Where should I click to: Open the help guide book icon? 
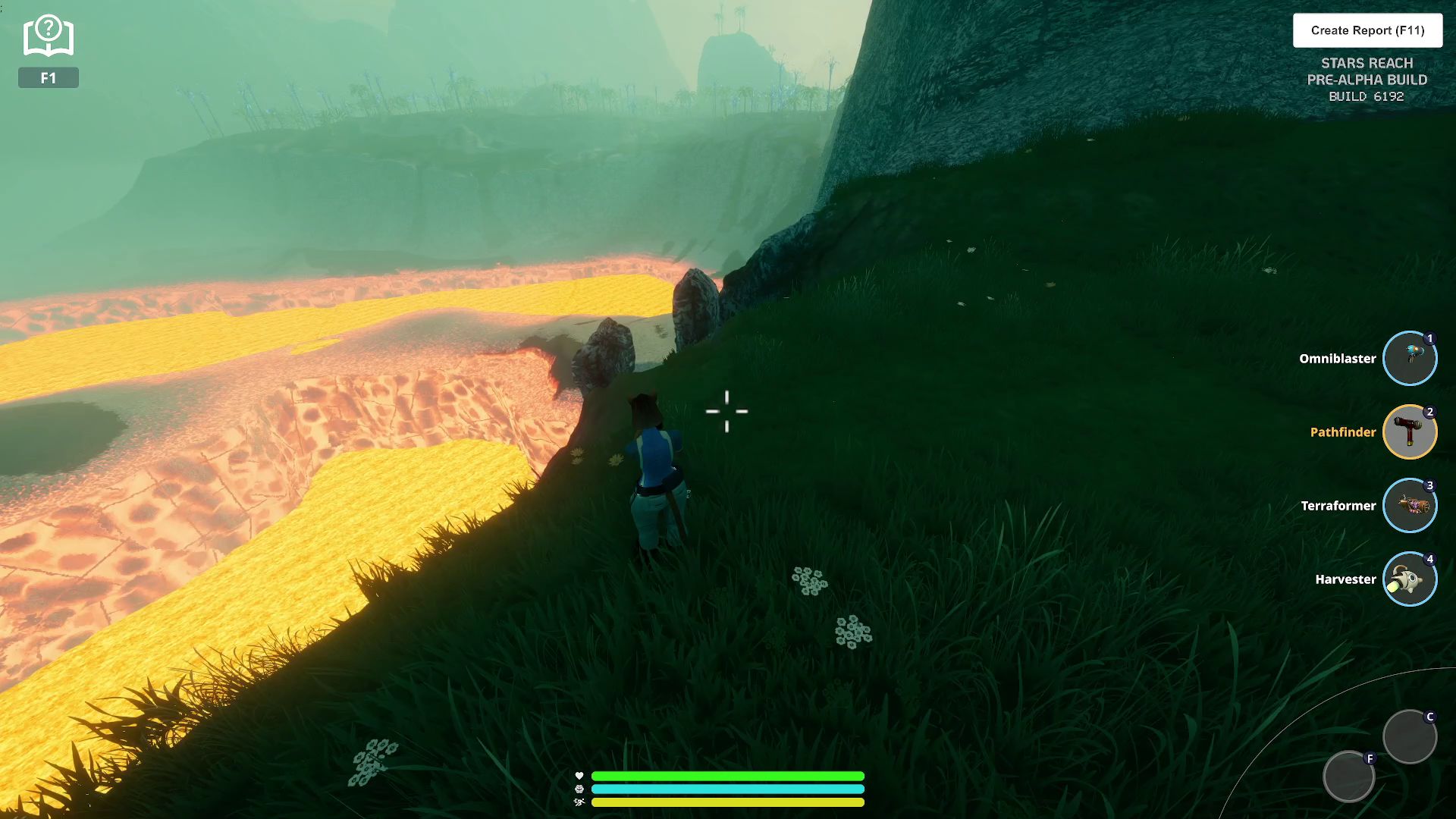[48, 36]
